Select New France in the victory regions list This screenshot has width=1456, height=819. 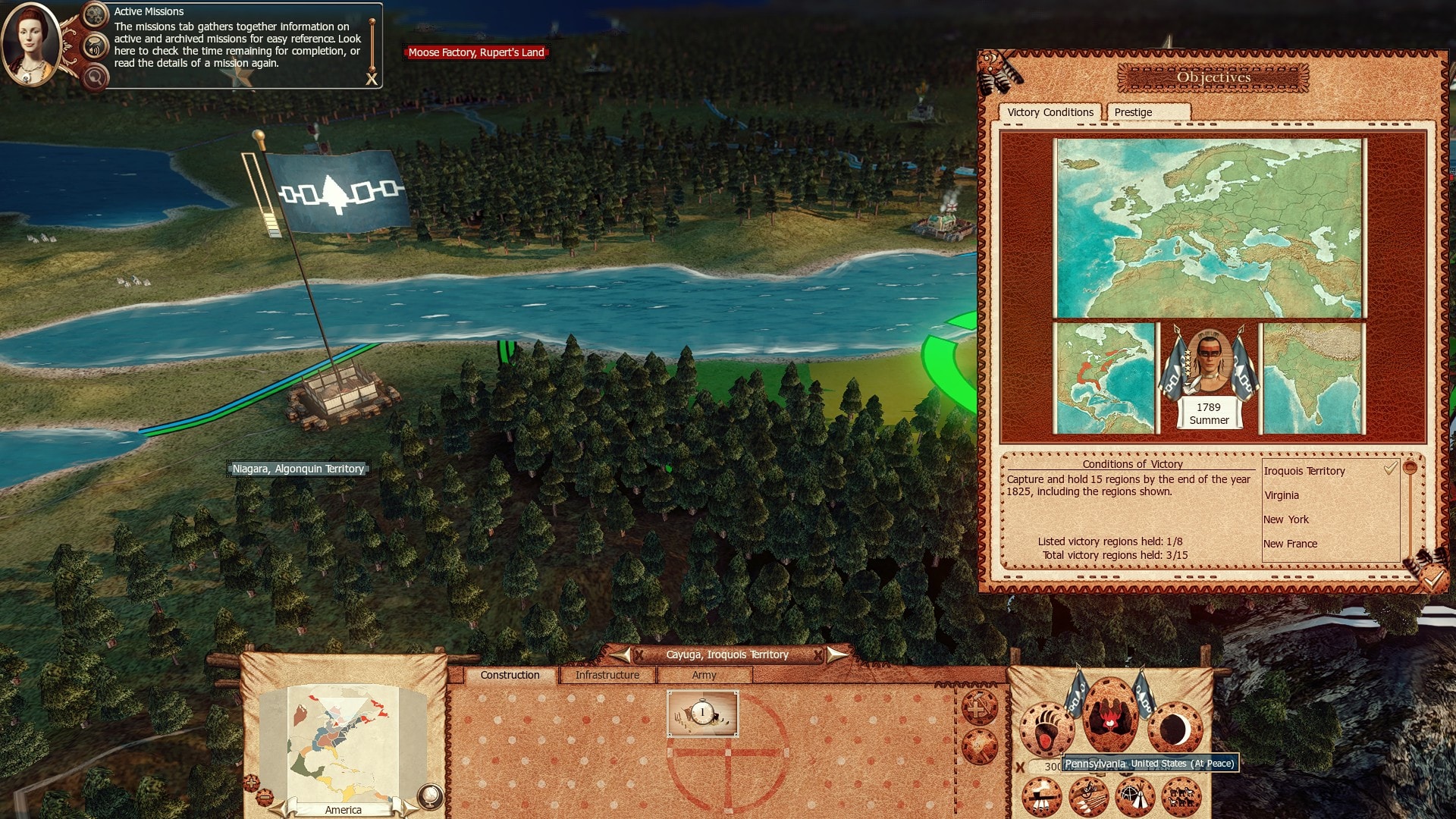point(1290,544)
